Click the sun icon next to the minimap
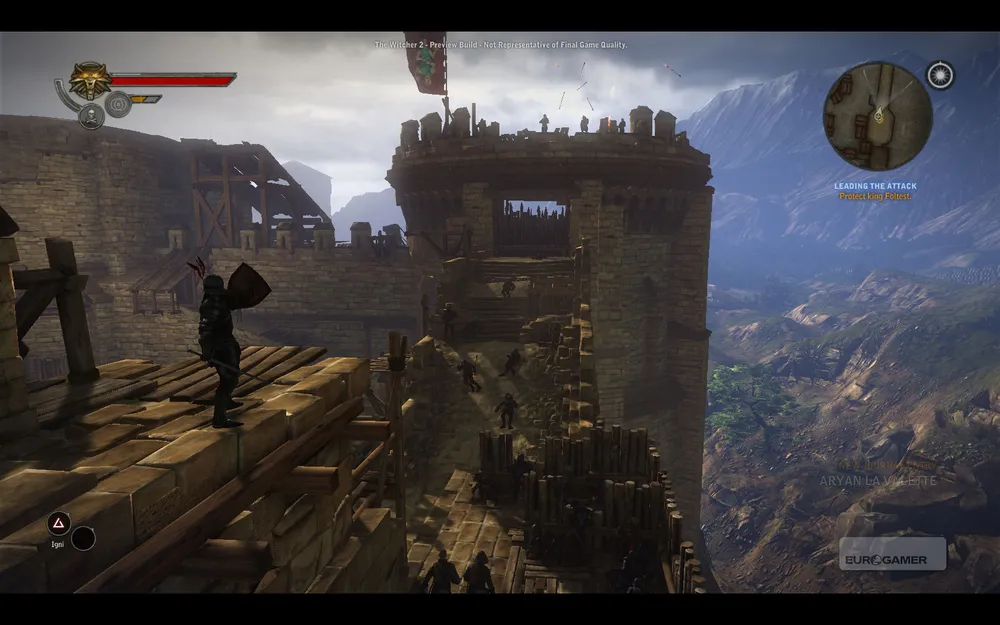Viewport: 1000px width, 625px height. pos(939,74)
